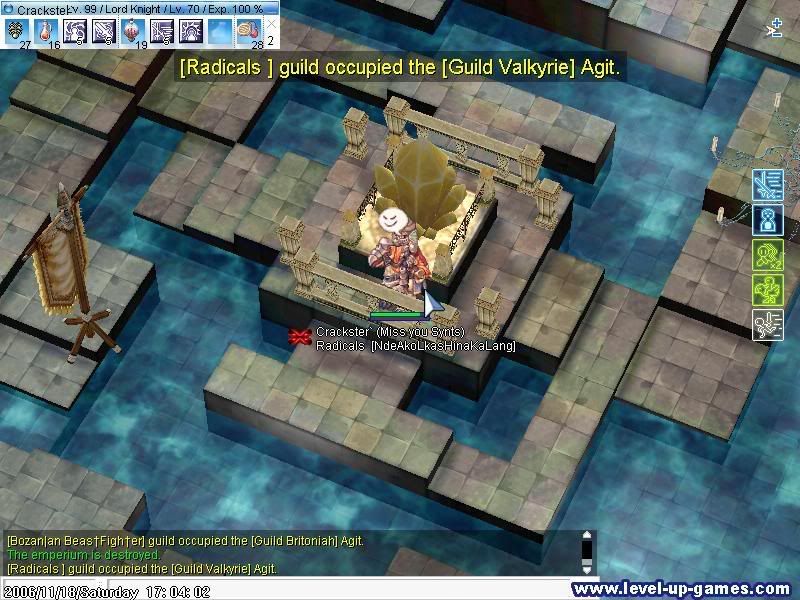This screenshot has height=600, width=800.
Task: Close the hotbar with the X button
Action: click(271, 23)
